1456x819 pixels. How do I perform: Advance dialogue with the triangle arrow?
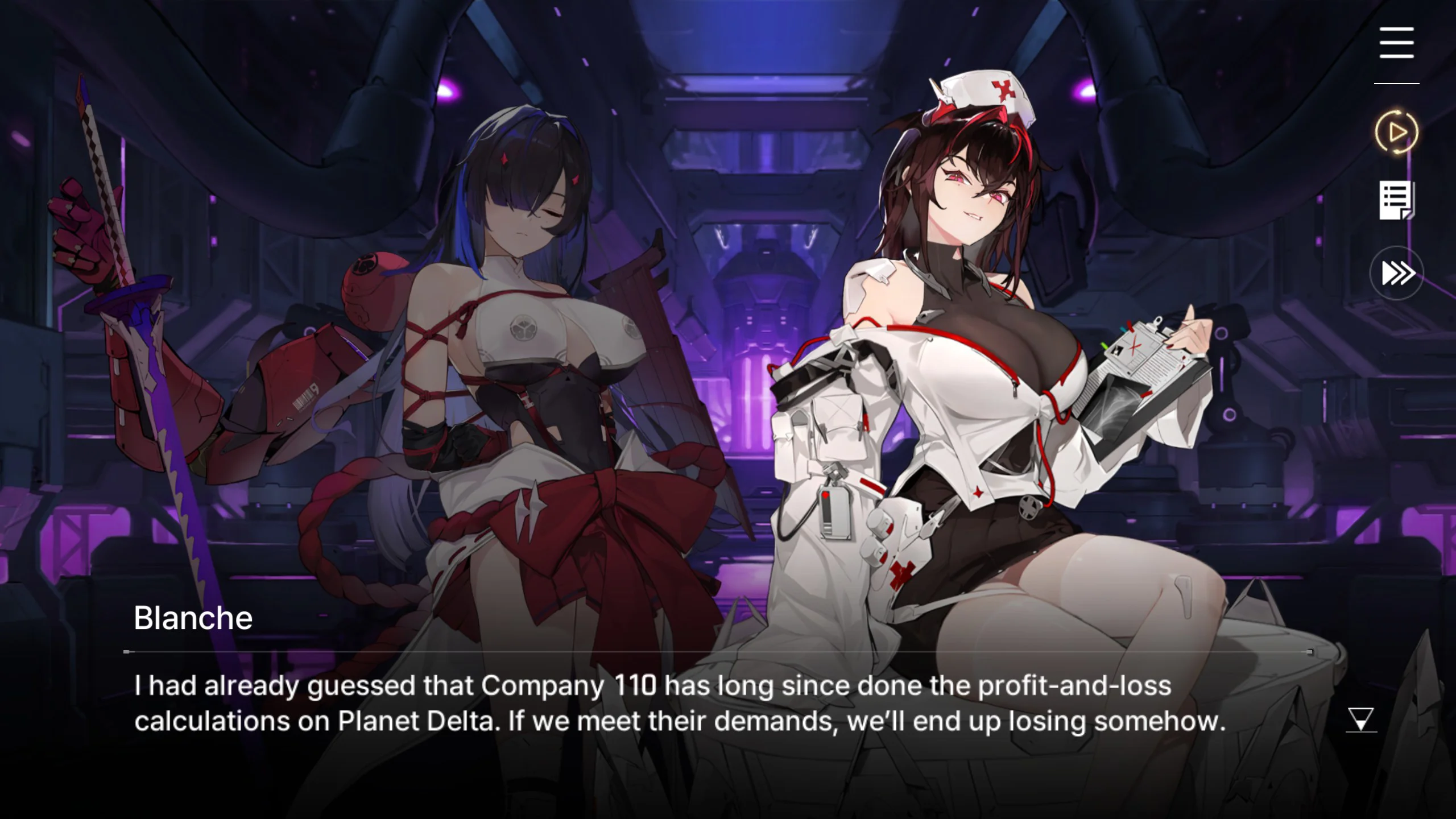[x=1360, y=719]
